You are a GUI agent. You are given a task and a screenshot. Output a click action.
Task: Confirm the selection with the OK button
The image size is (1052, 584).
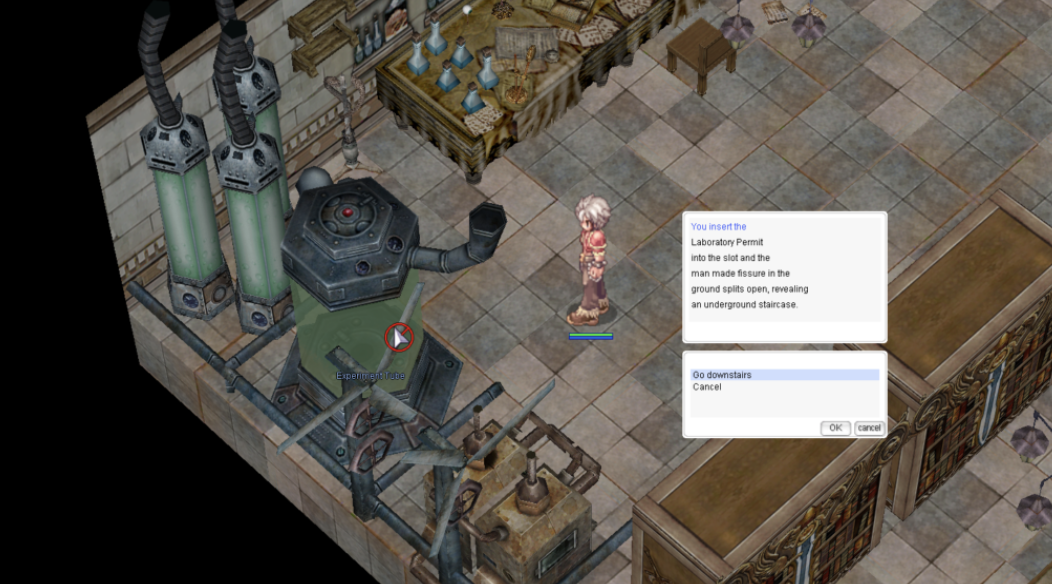click(x=835, y=428)
